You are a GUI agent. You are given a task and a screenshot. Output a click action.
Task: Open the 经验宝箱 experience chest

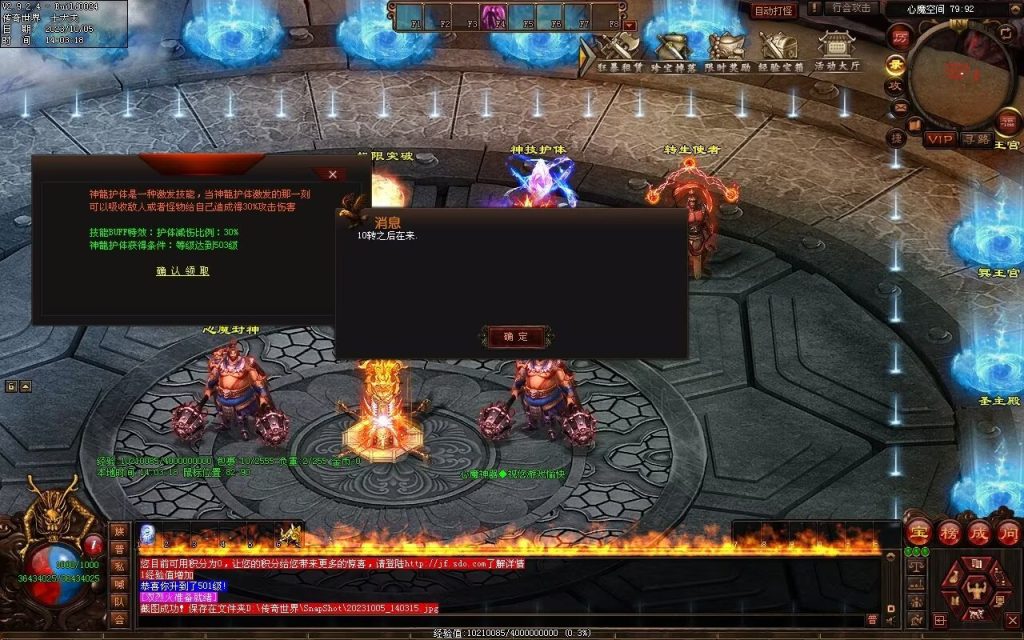tap(779, 50)
